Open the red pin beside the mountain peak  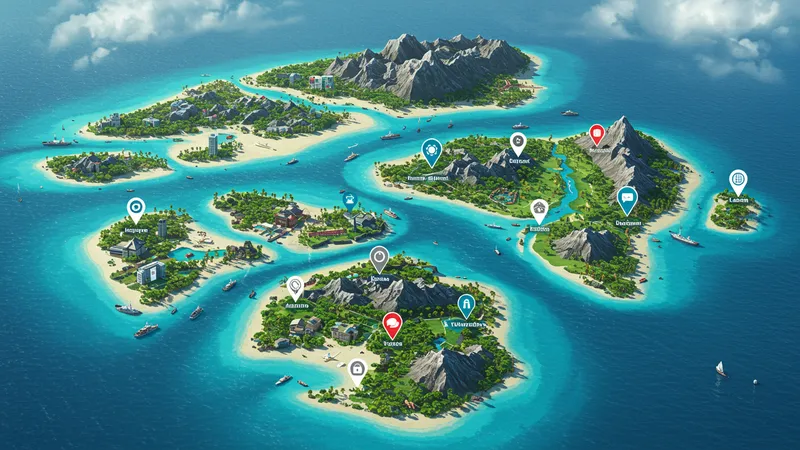pyautogui.click(x=597, y=133)
